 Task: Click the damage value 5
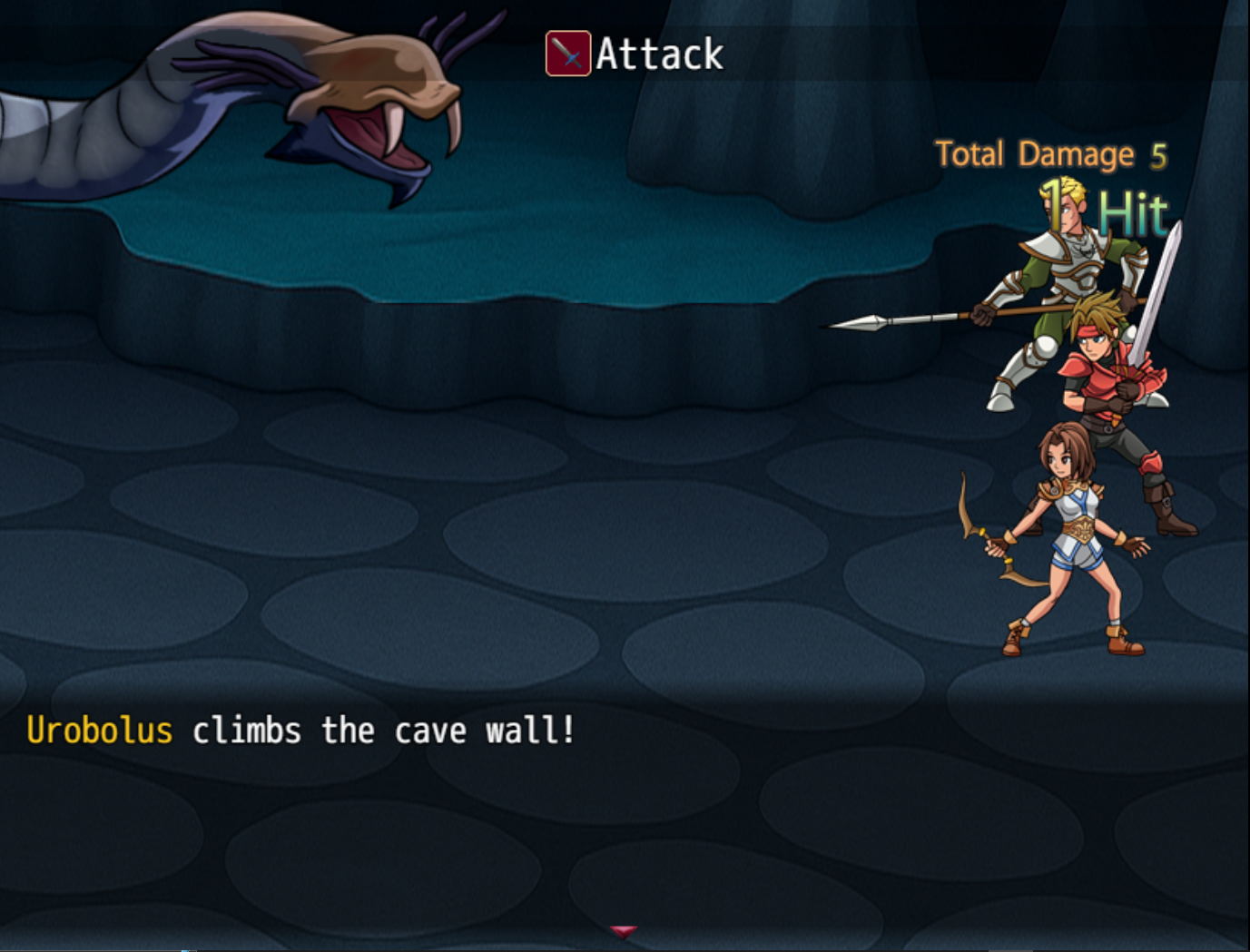pos(1159,155)
